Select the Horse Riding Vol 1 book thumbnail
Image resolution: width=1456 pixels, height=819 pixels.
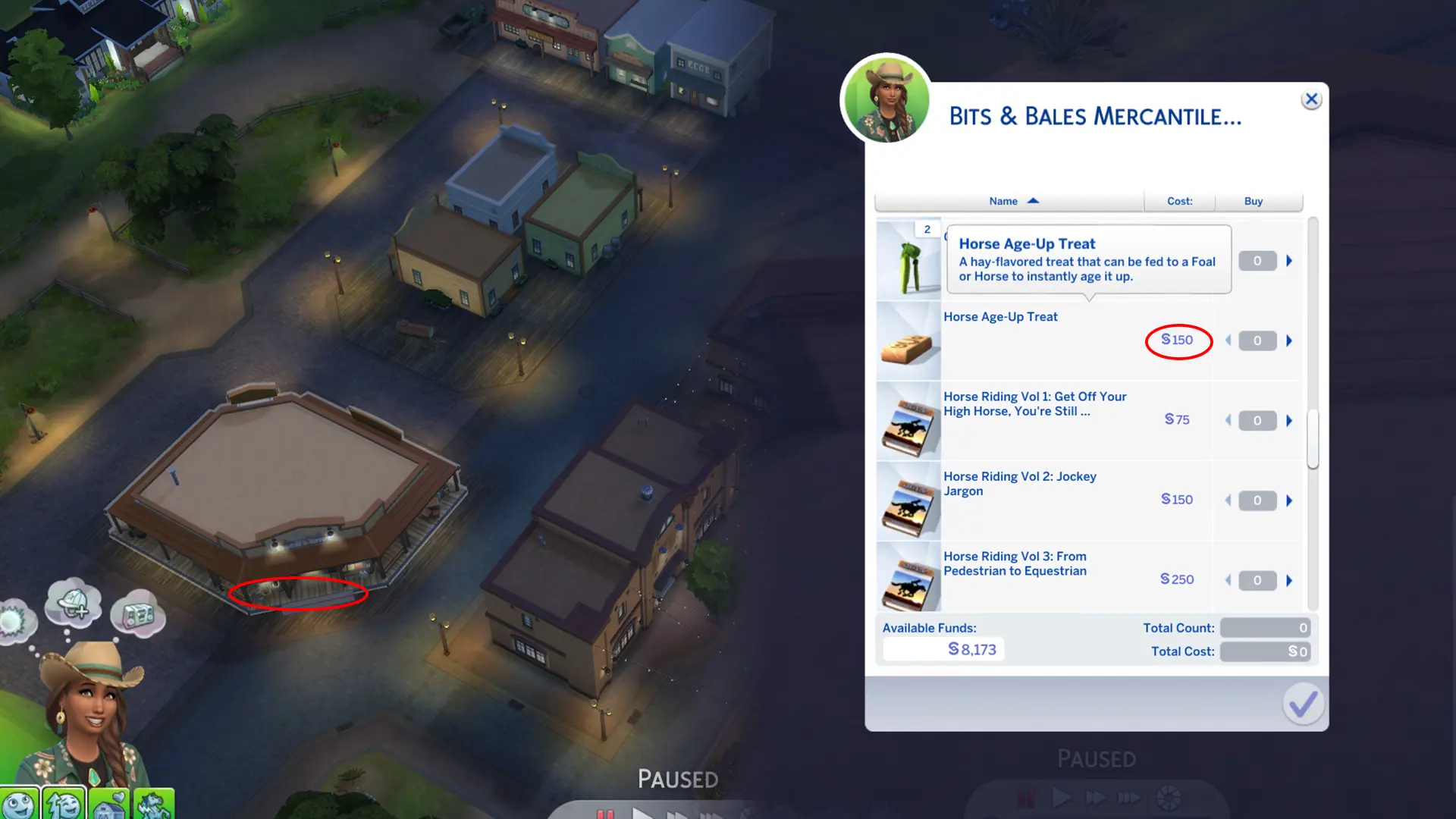[908, 422]
